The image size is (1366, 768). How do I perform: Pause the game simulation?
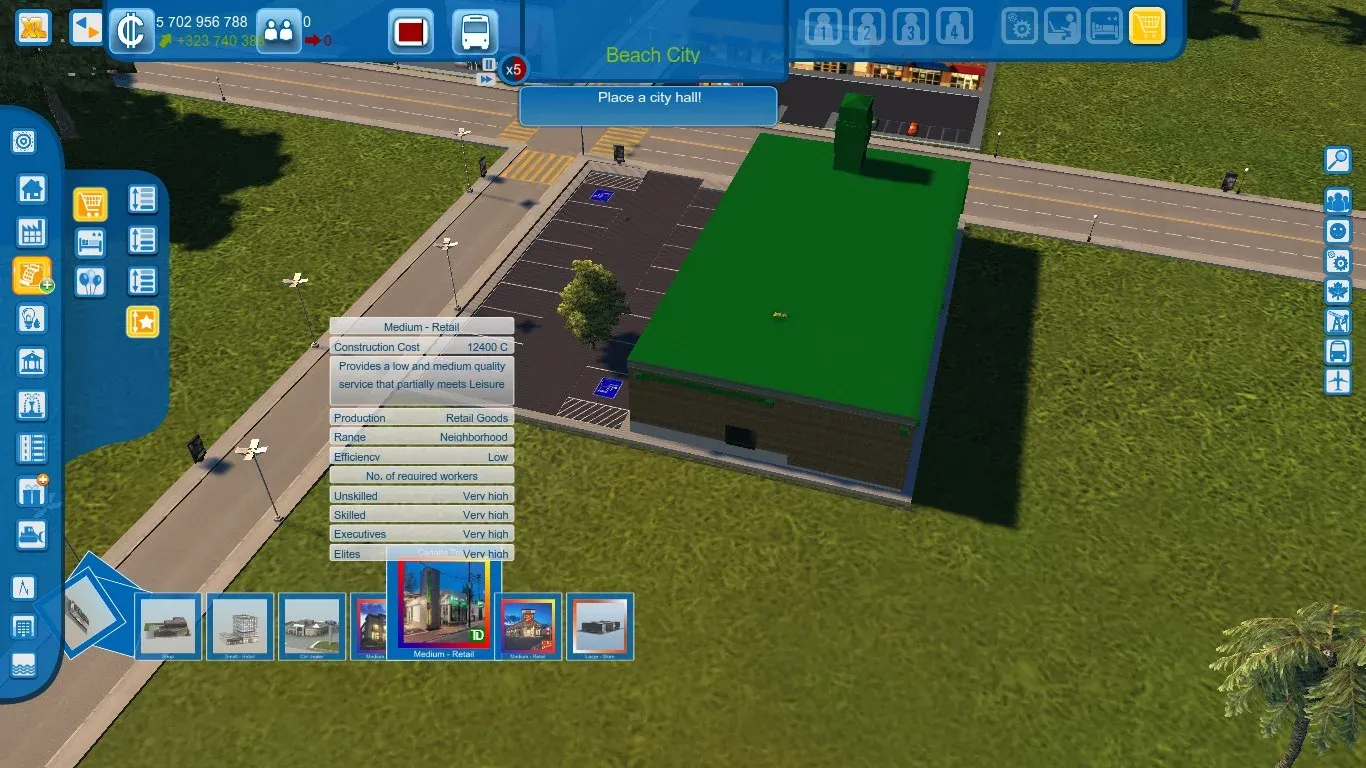tap(488, 64)
